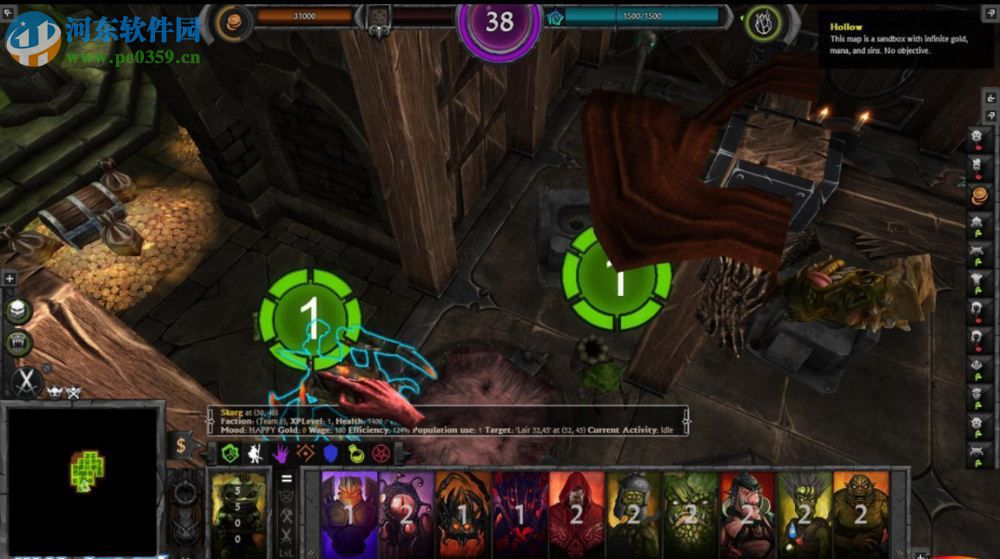1000x559 pixels.
Task: Choose the red-haired woman minion portrait
Action: [747, 514]
